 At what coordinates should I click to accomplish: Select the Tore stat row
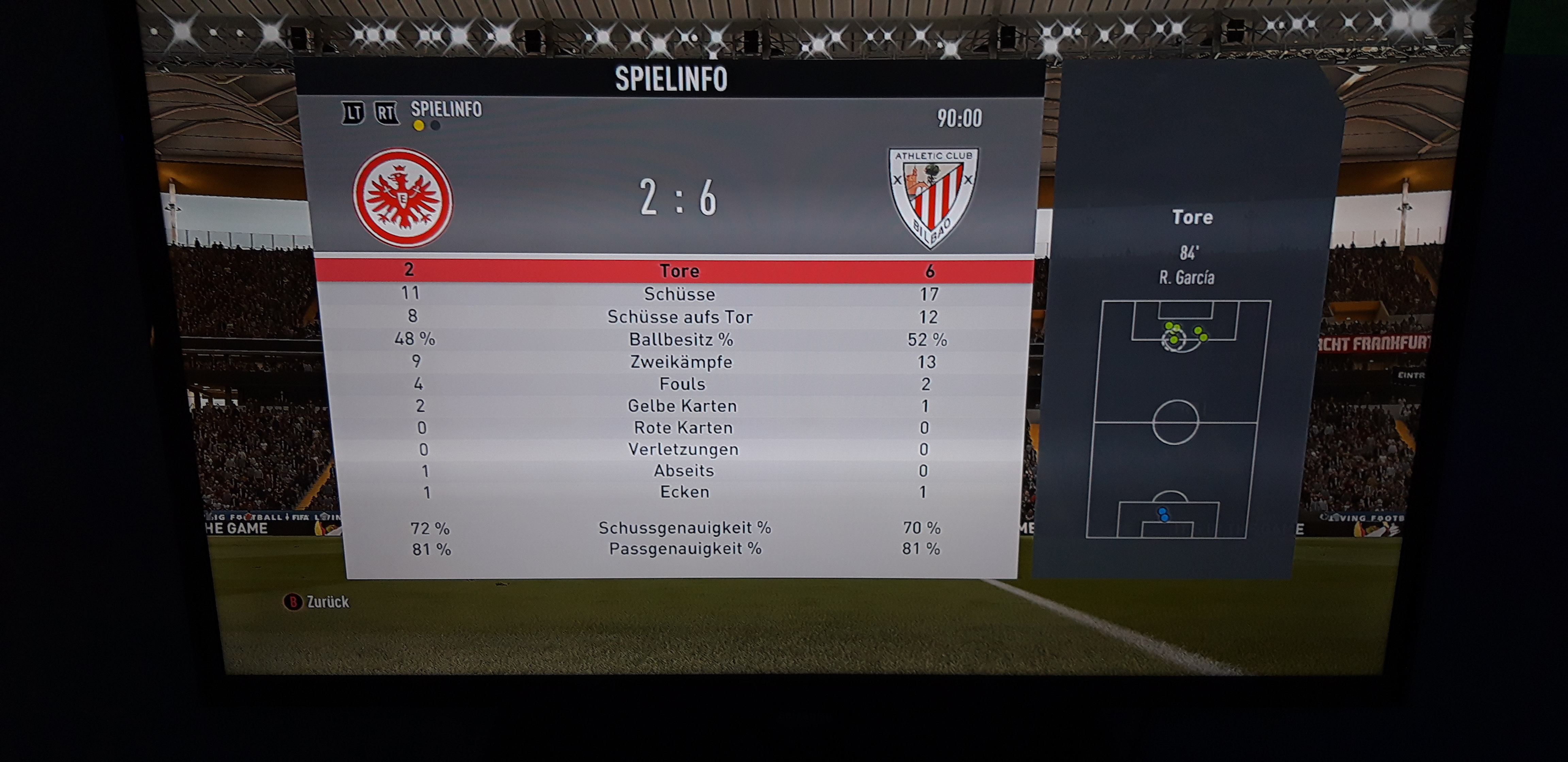click(679, 271)
